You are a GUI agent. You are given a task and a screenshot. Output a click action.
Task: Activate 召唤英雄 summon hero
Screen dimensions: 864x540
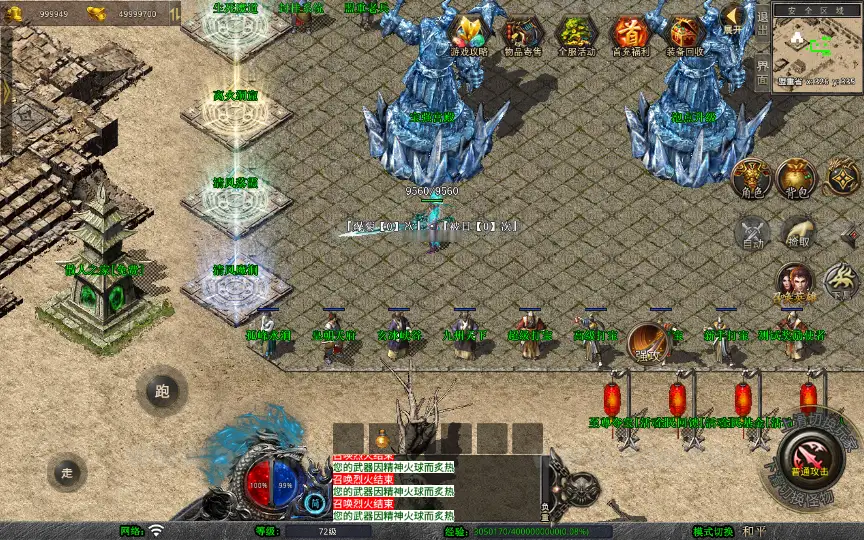click(796, 282)
